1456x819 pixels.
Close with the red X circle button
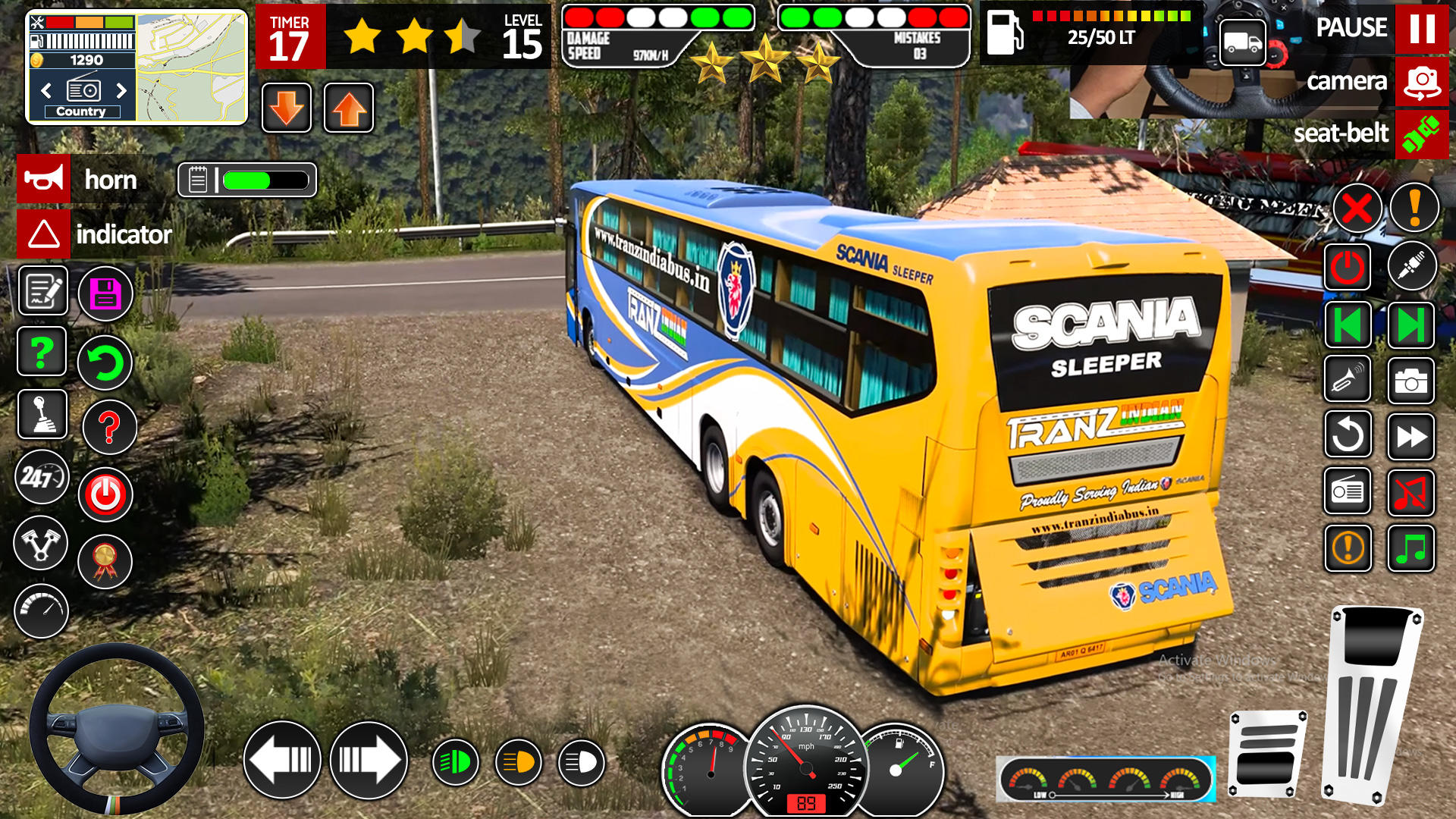(x=1357, y=209)
